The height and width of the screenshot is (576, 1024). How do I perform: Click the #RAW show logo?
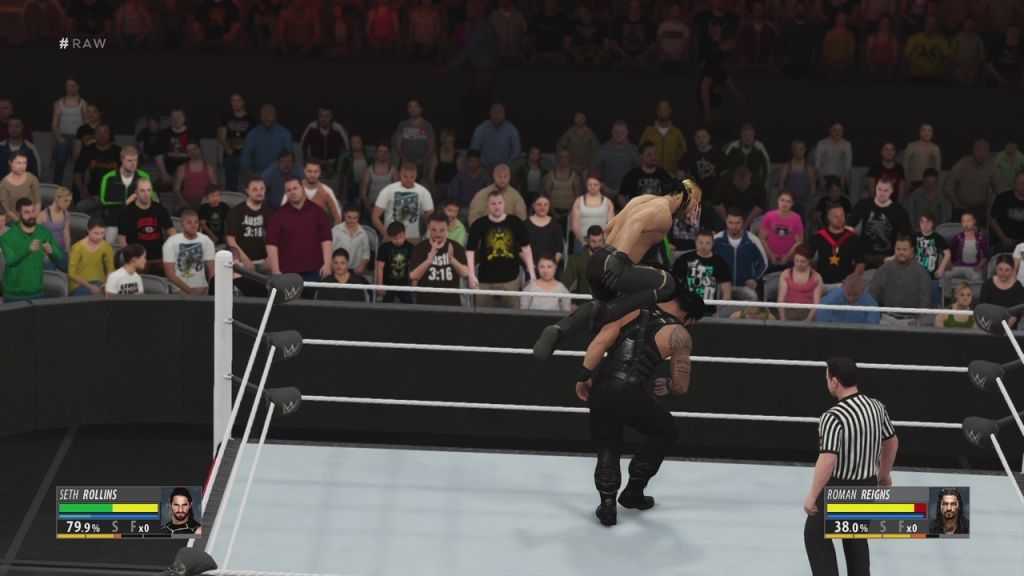coord(82,43)
